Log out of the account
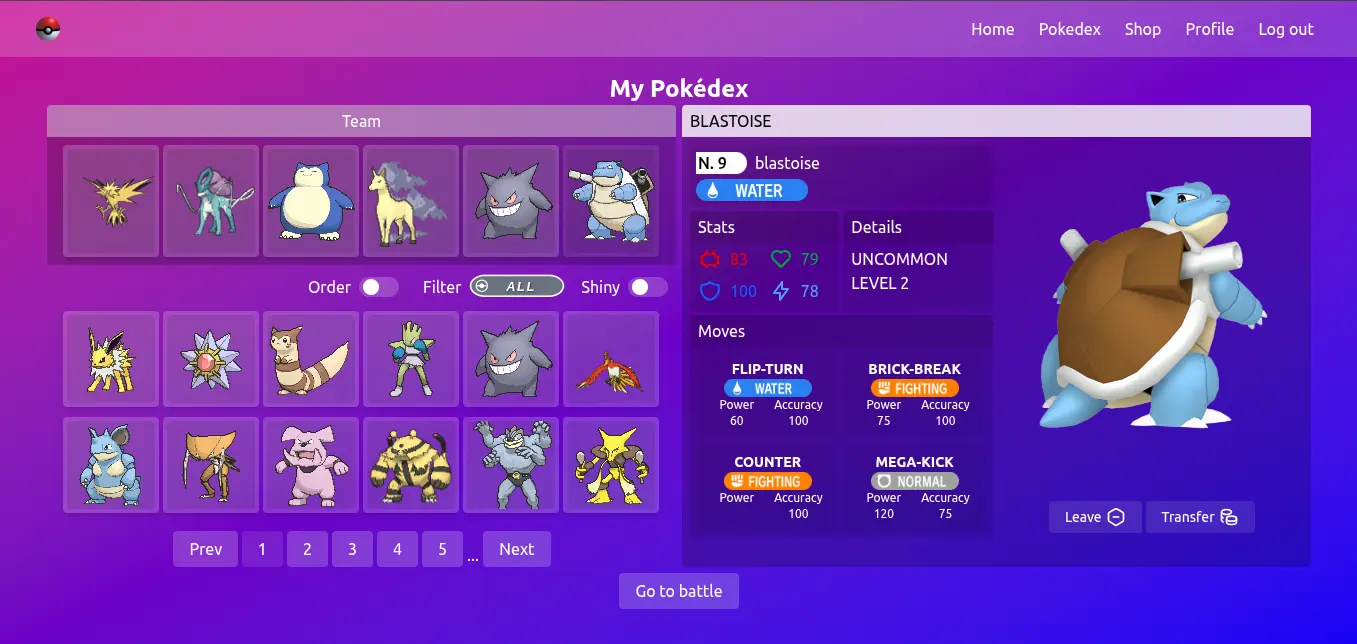Viewport: 1357px width, 644px height. 1285,29
